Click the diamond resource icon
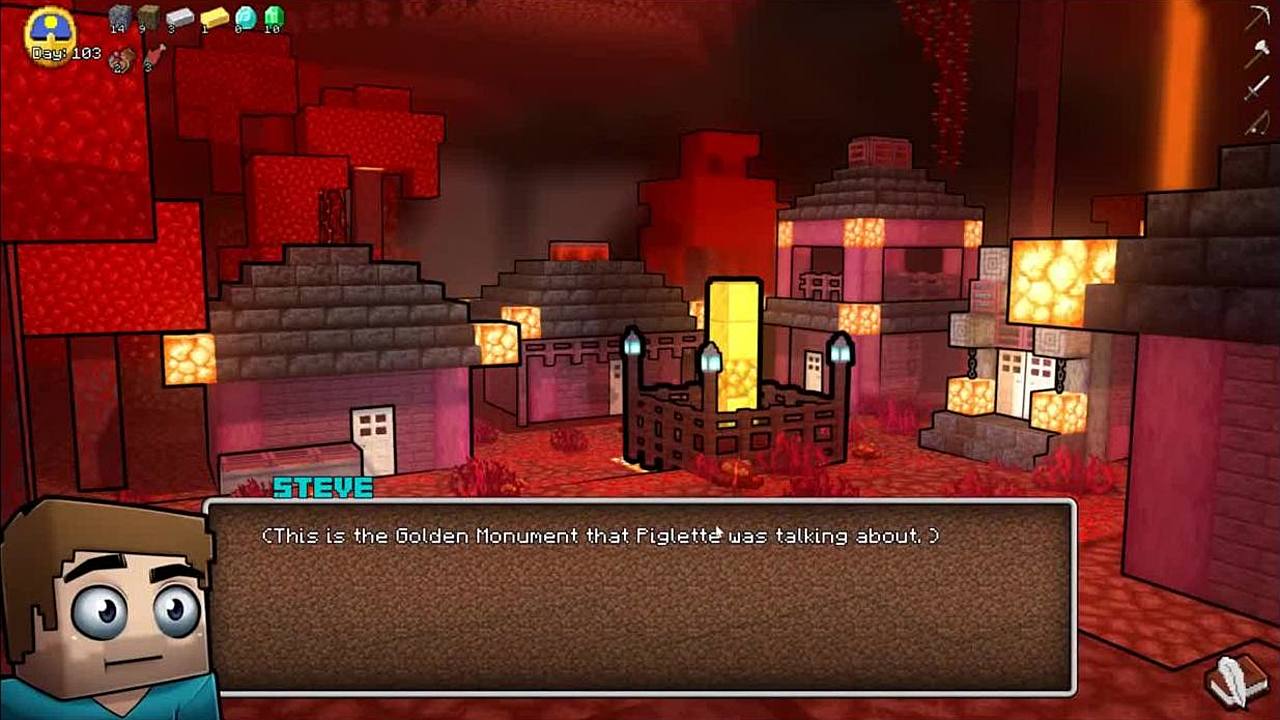1280x720 pixels. tap(245, 16)
